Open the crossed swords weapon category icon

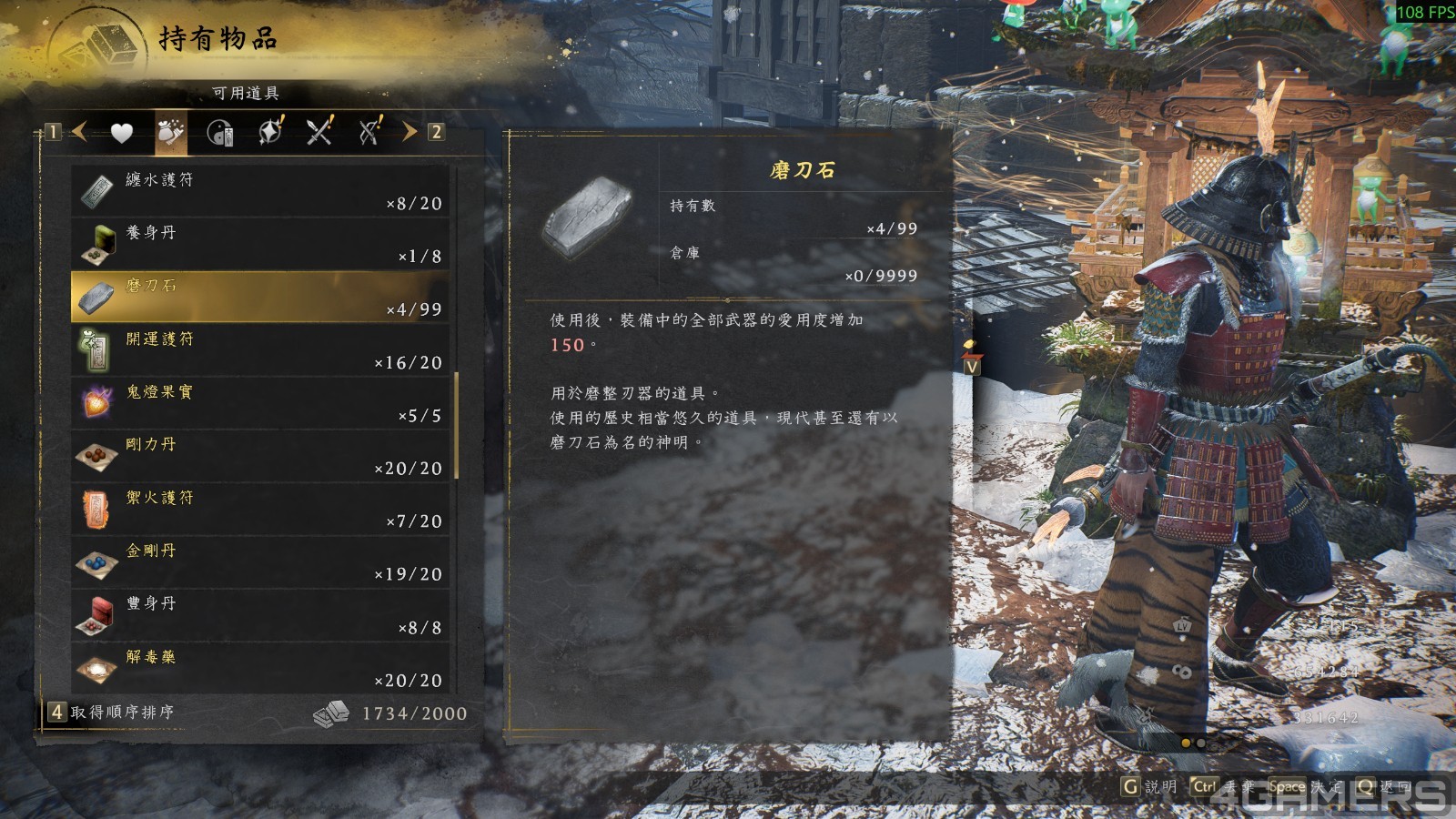point(317,131)
